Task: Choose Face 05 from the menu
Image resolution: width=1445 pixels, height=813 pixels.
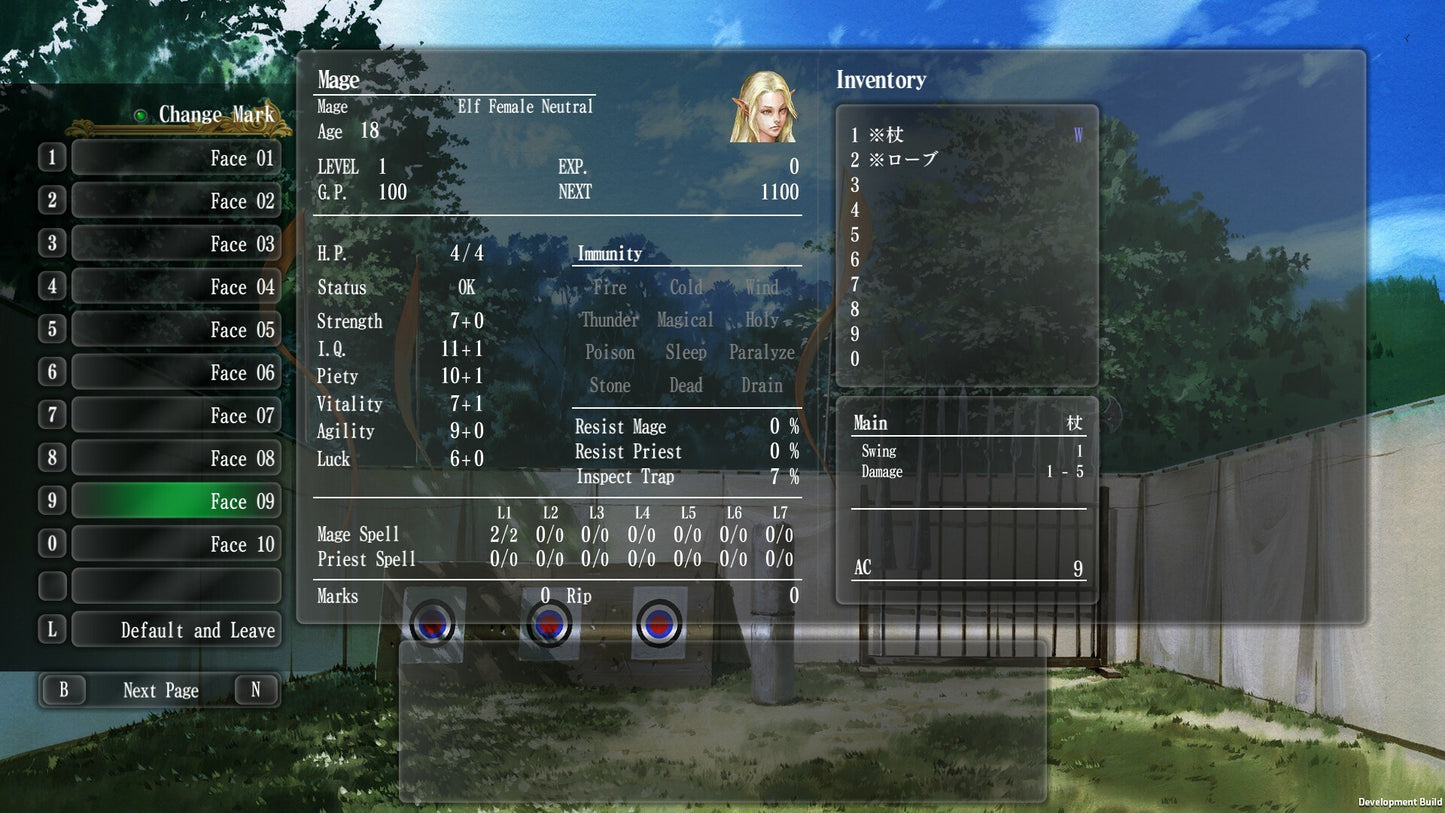Action: 176,330
